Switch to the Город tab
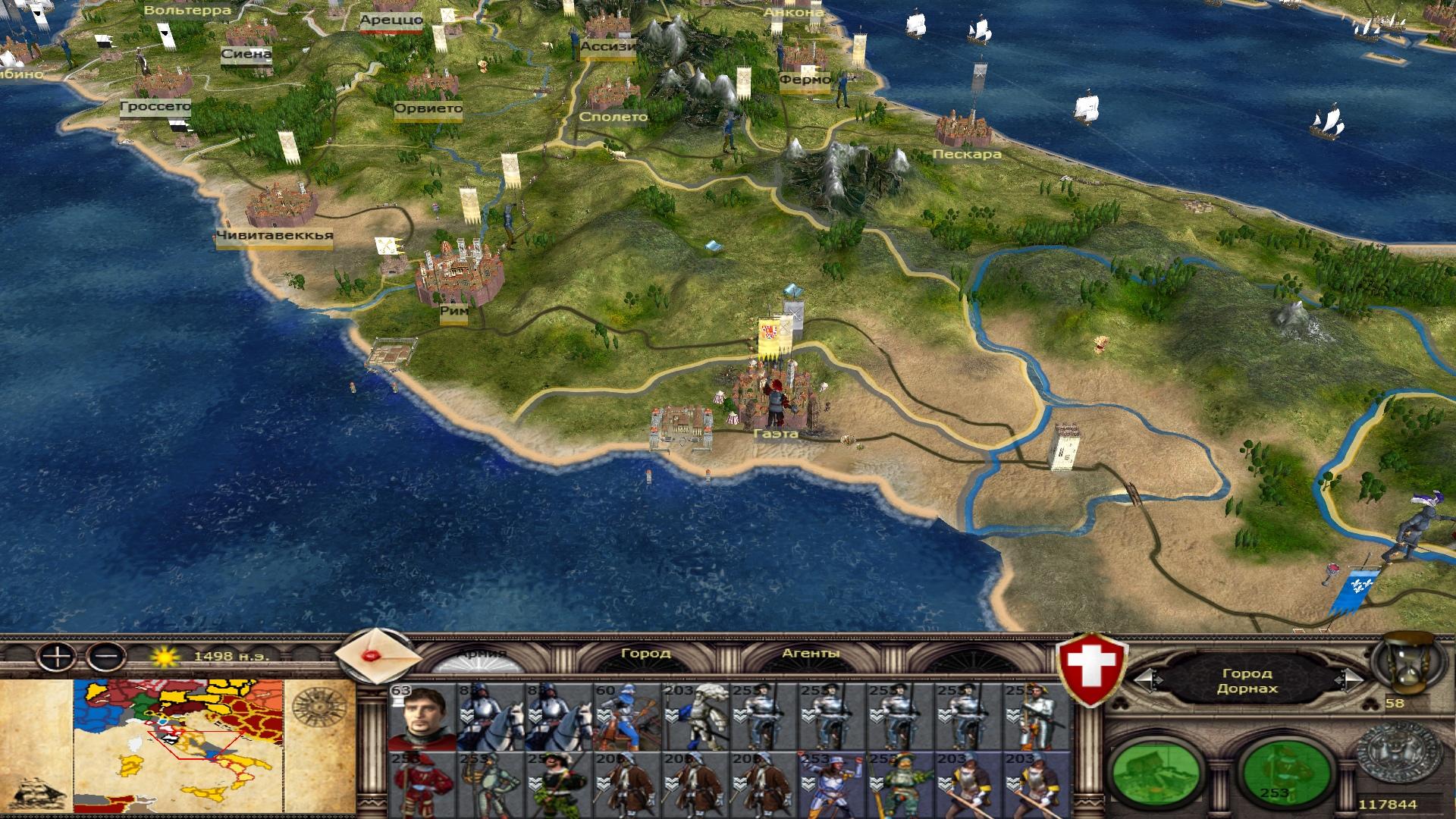Viewport: 1456px width, 819px height. 645,653
